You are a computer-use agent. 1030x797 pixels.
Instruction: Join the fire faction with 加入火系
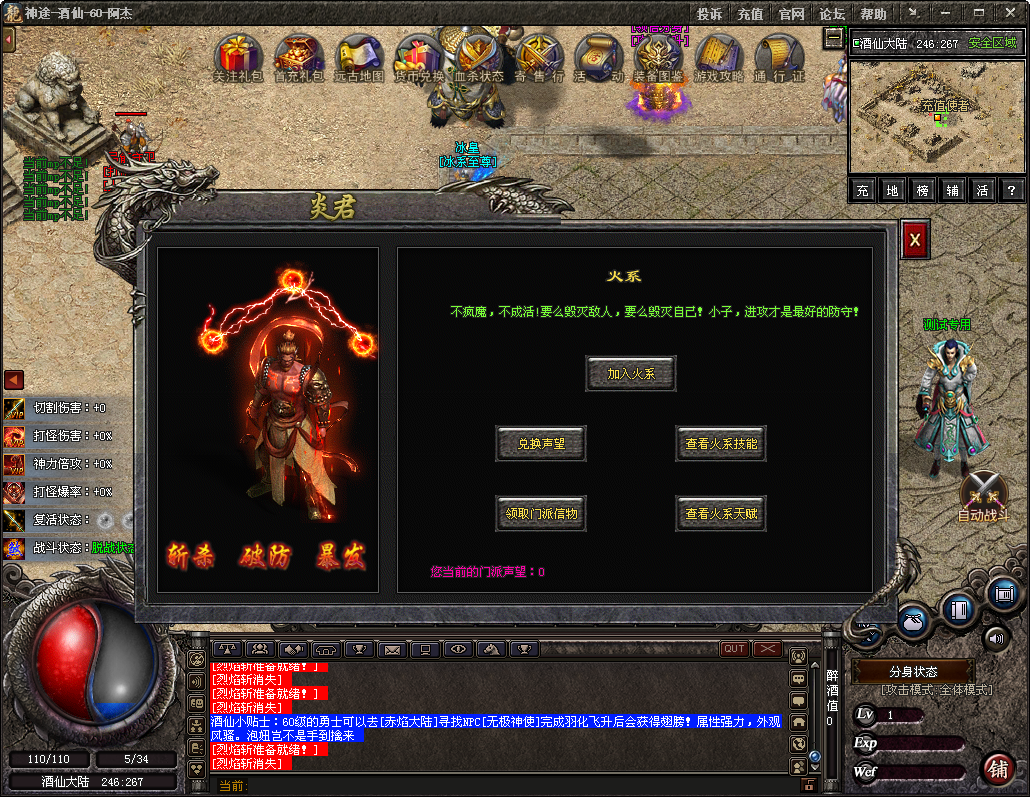[630, 374]
